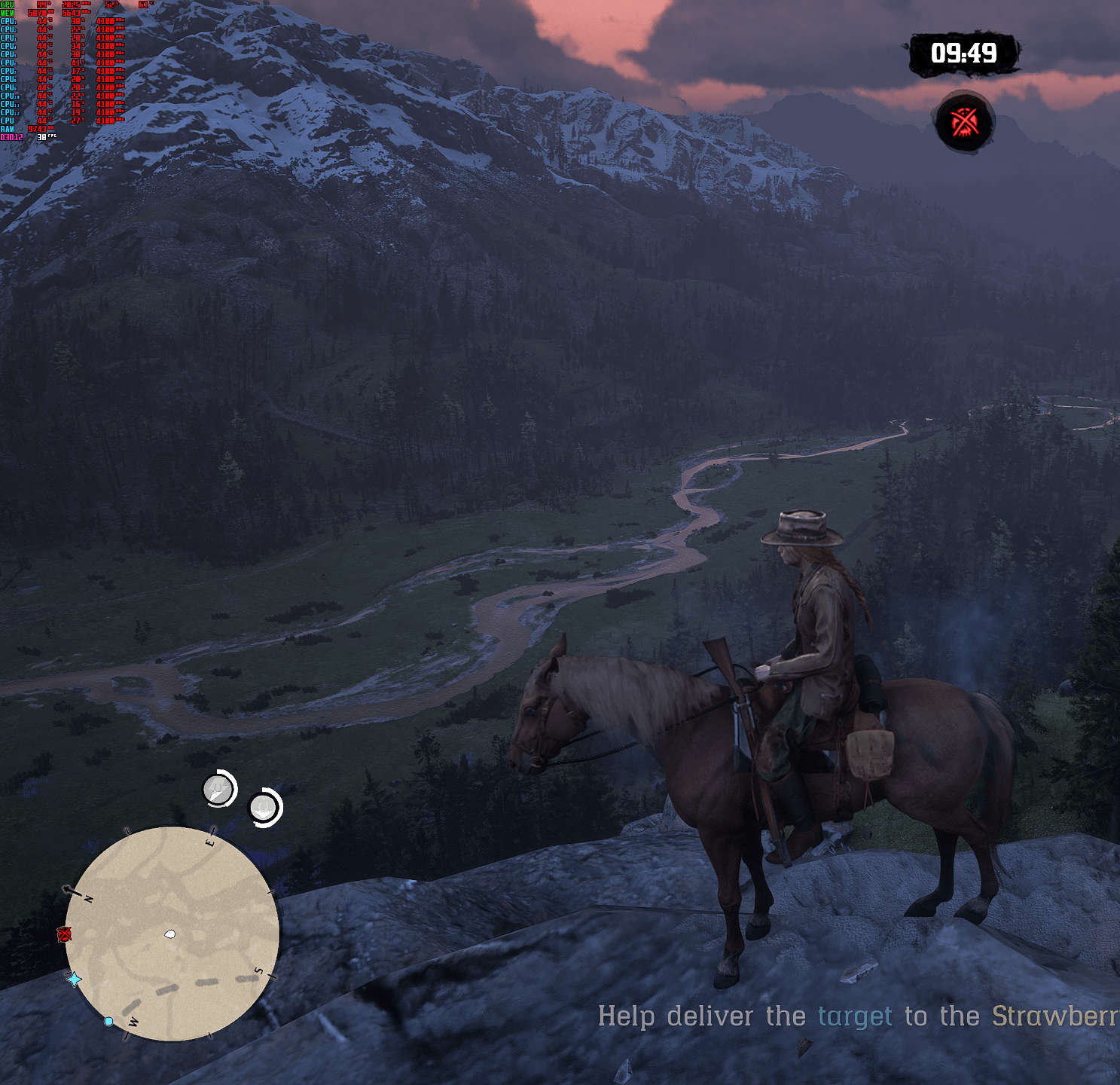This screenshot has height=1085, width=1120.
Task: Click the red crossed-out skull bounty icon
Action: point(965,122)
